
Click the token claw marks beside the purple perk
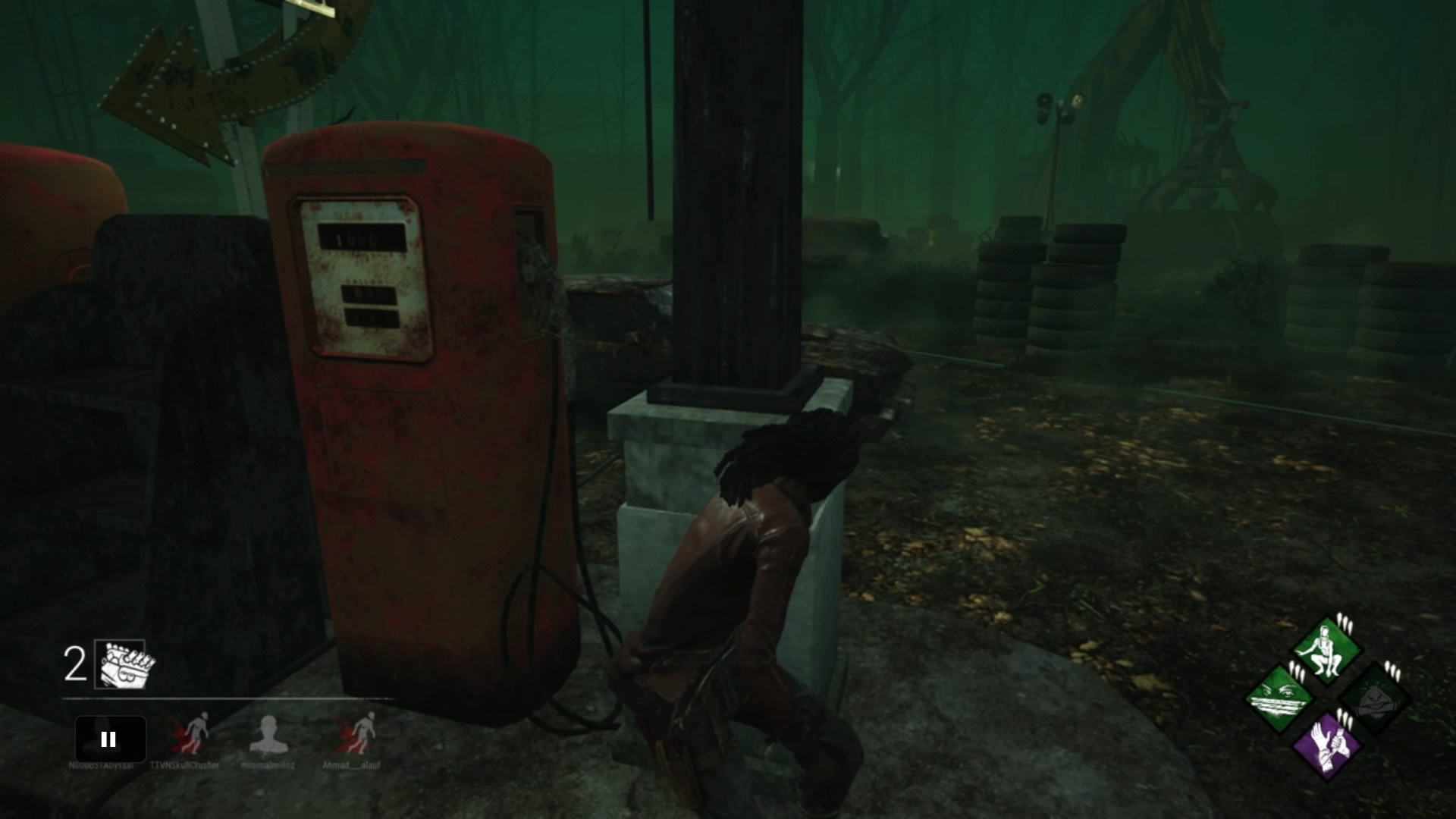point(1345,719)
